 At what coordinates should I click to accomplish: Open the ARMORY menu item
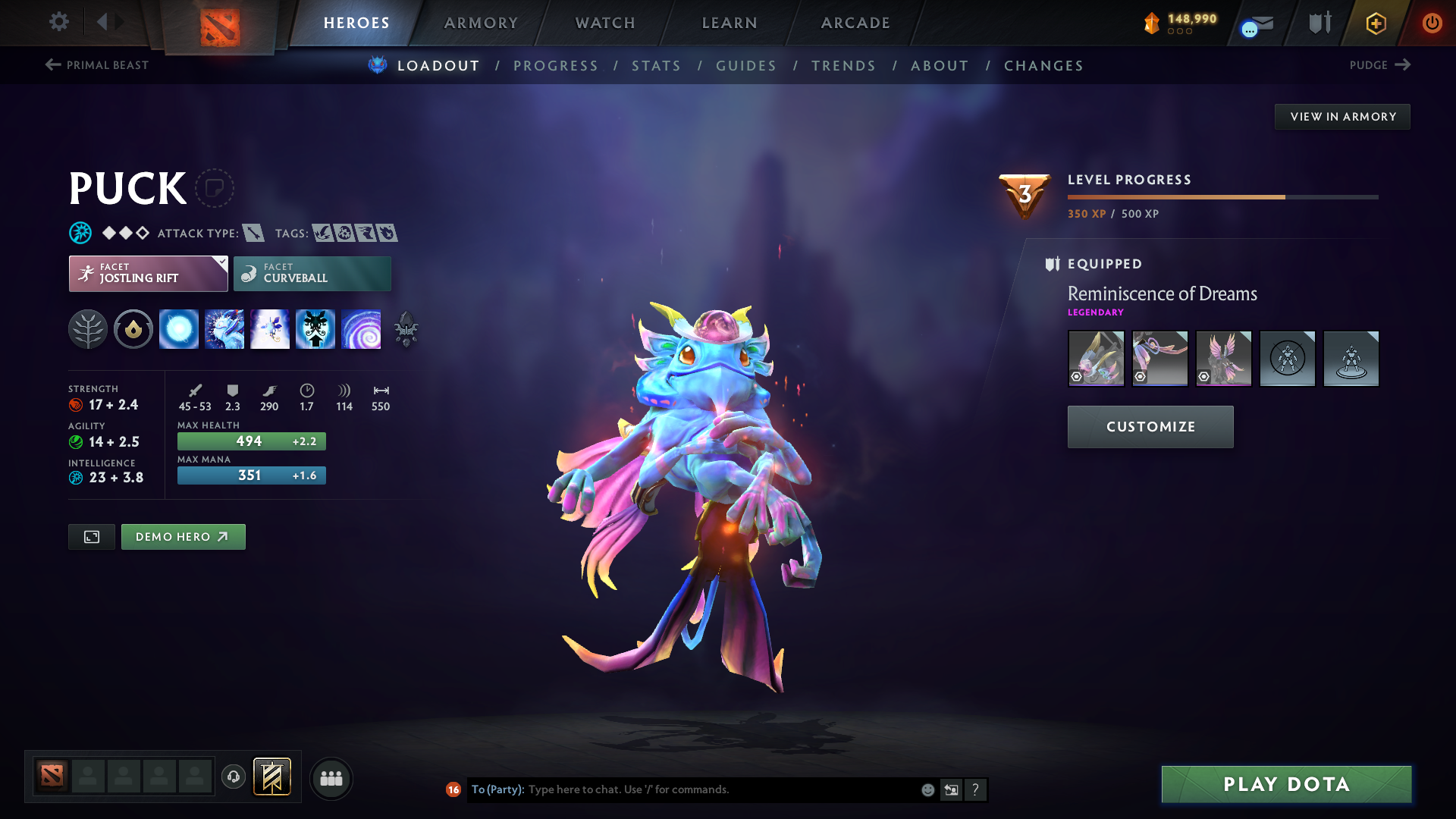tap(480, 23)
